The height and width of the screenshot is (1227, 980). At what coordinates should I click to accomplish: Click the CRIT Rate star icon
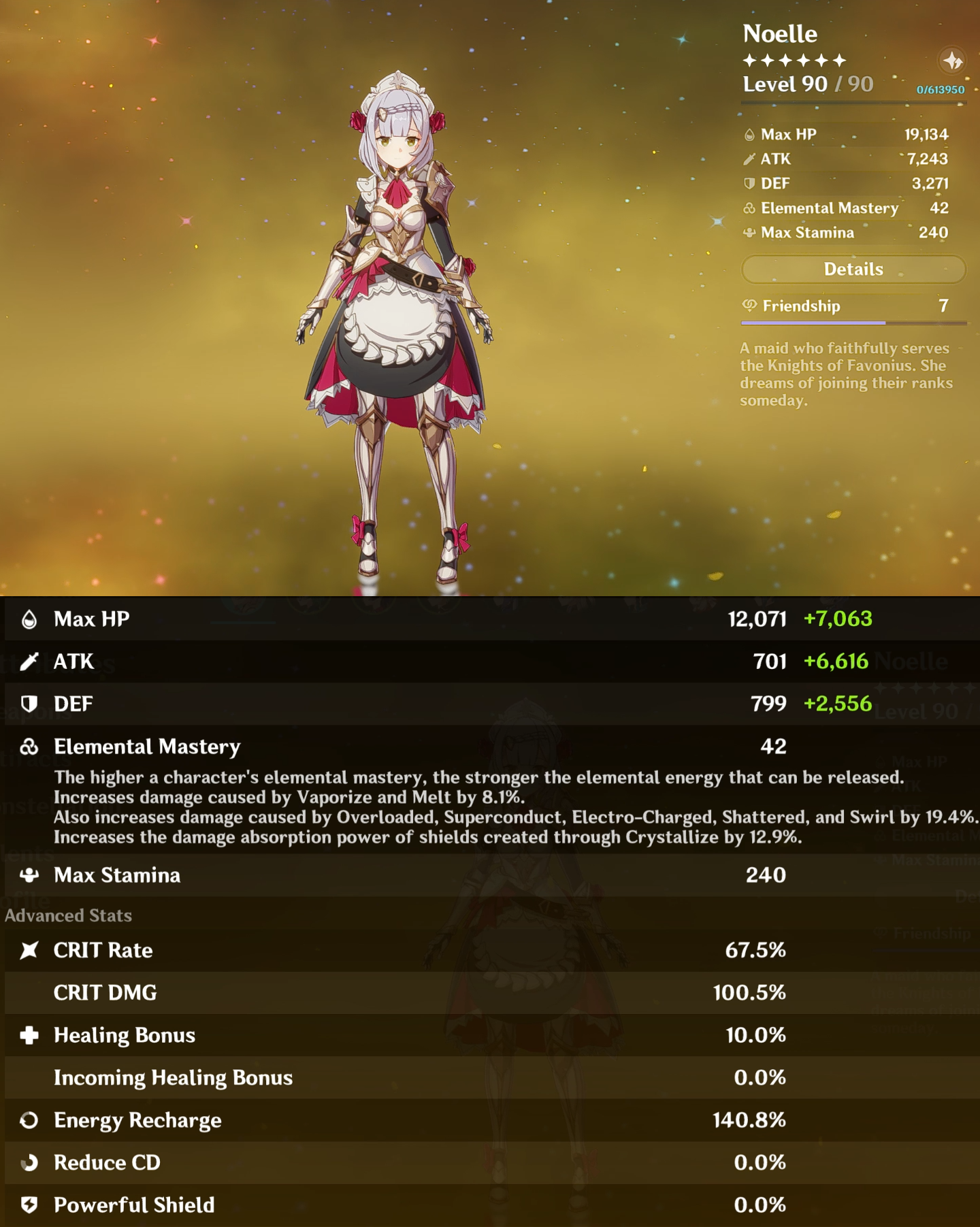point(29,951)
